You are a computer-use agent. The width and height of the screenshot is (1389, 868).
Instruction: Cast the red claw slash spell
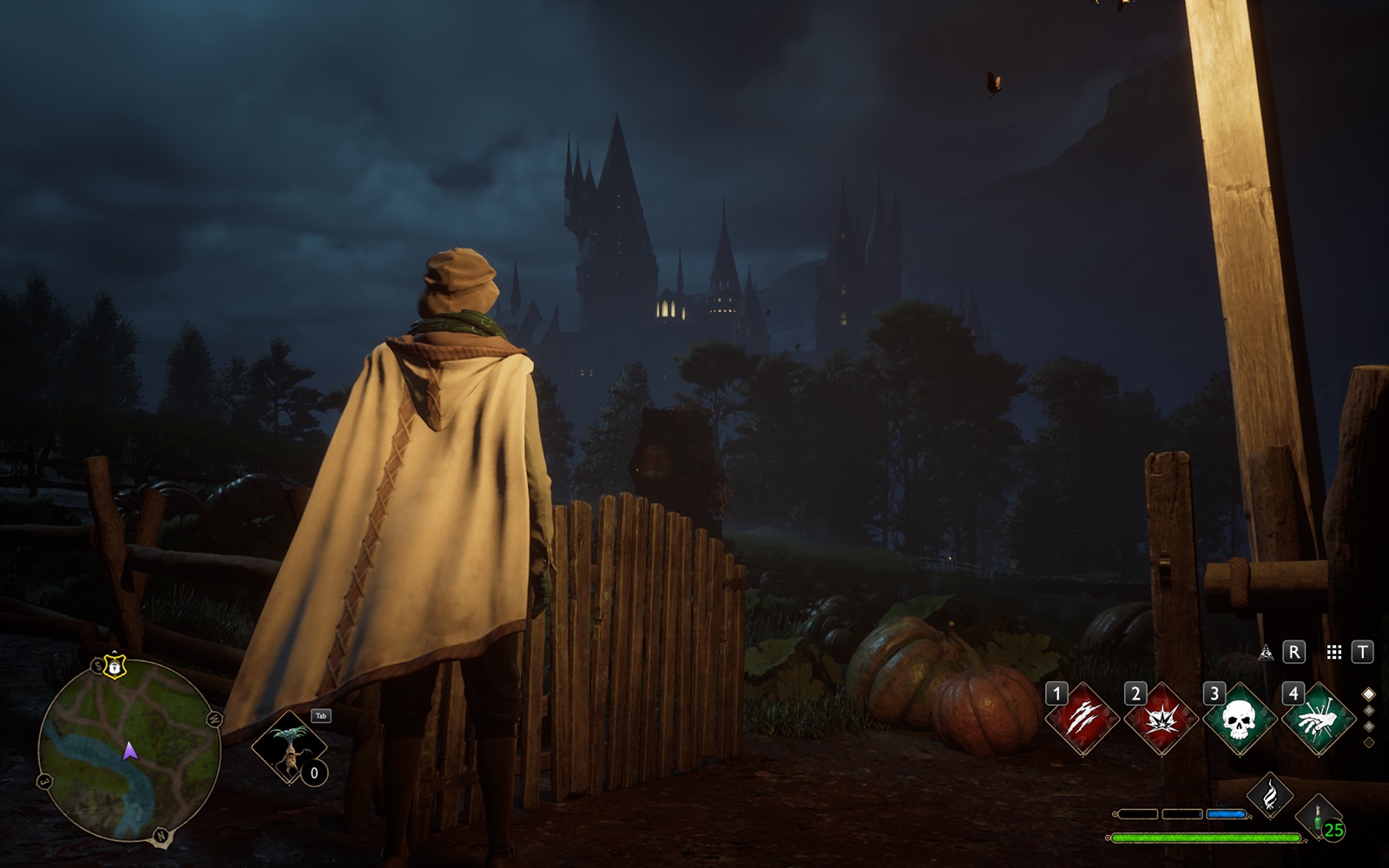1082,718
